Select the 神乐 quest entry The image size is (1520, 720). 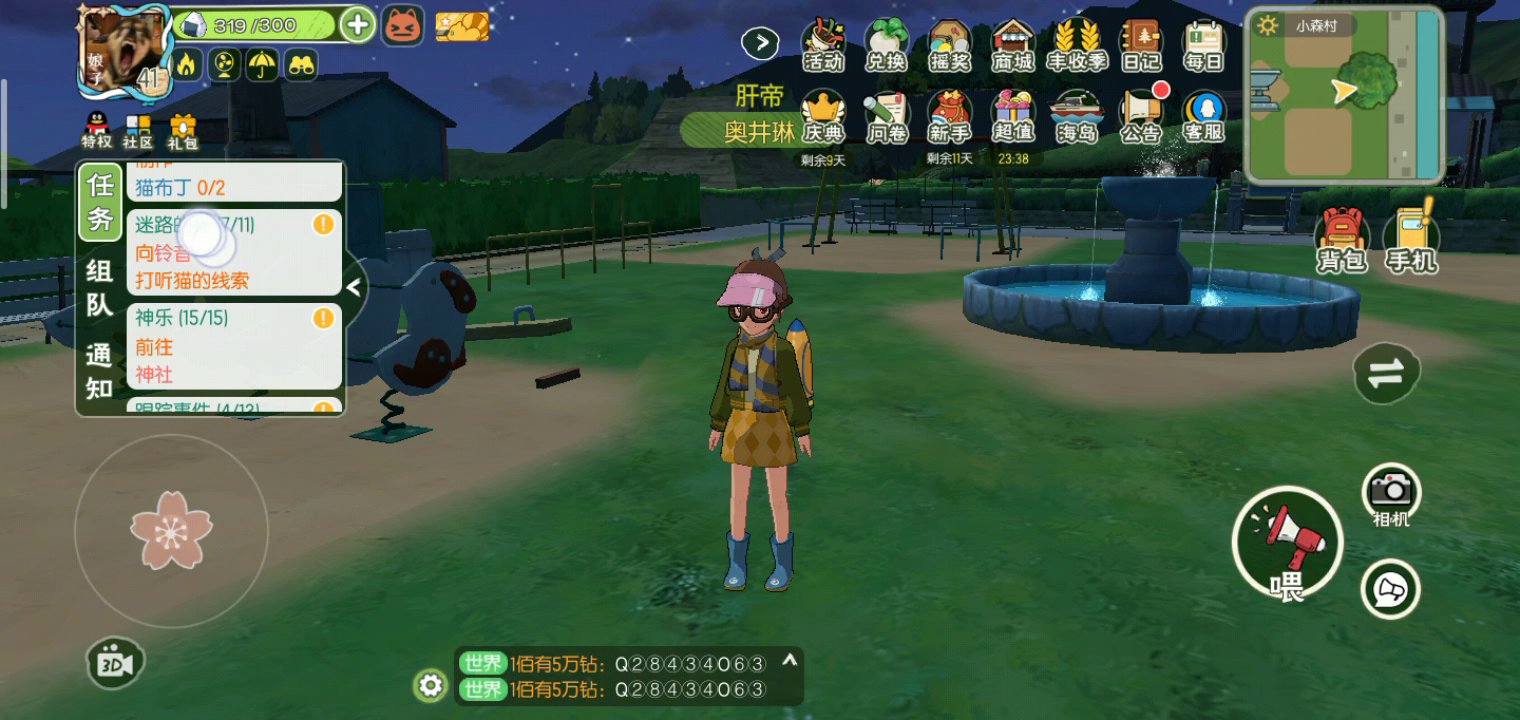point(234,345)
